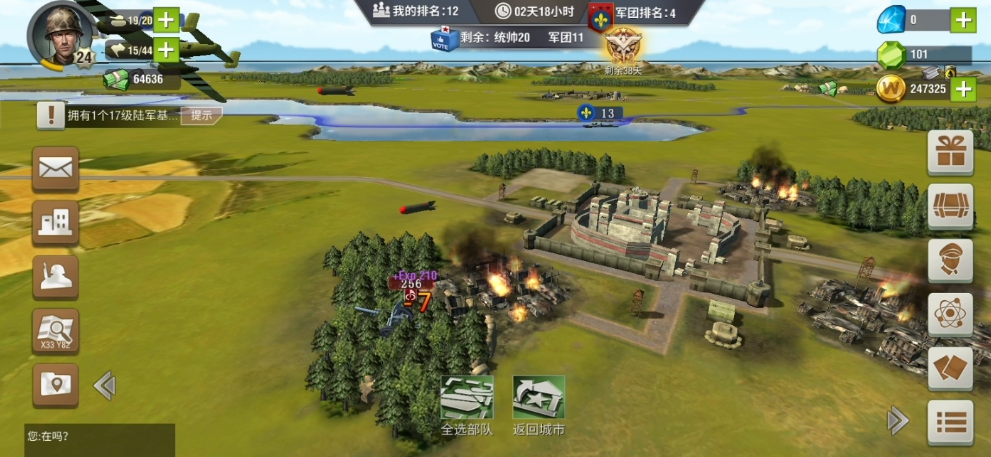This screenshot has width=991, height=457.
Task: Open the atom technology research menu
Action: click(x=950, y=315)
